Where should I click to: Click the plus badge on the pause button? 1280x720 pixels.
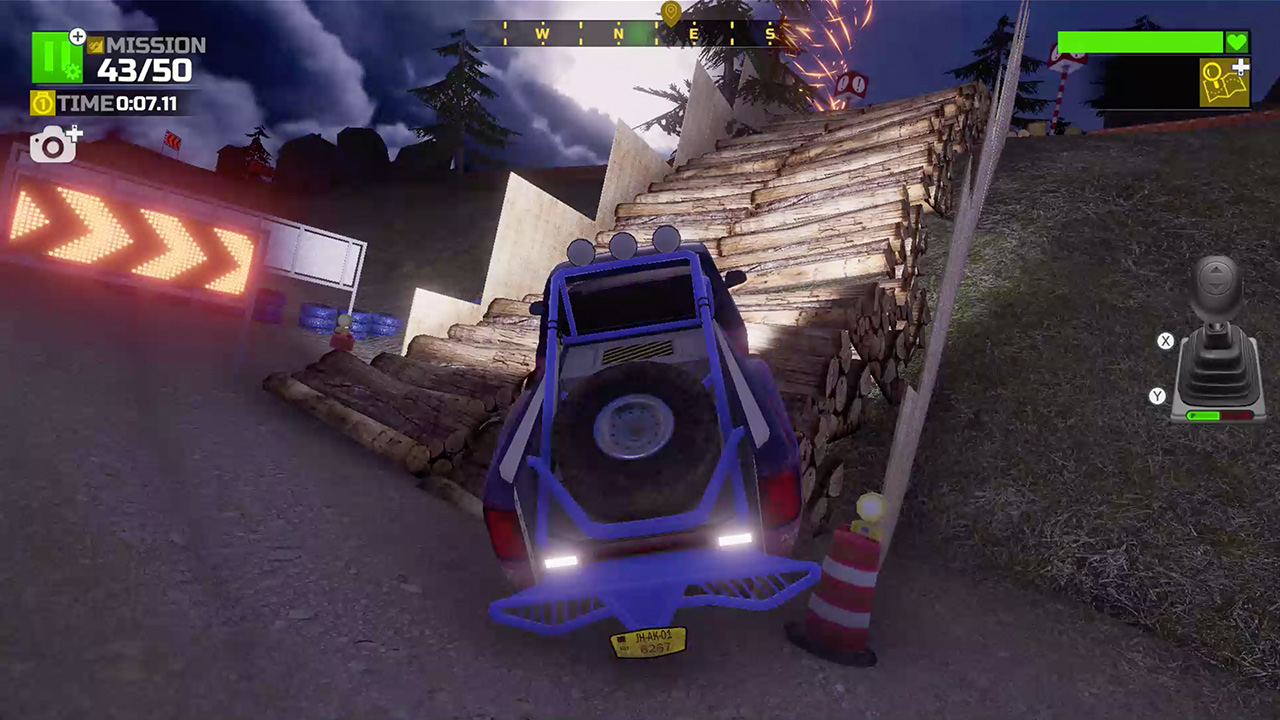click(78, 35)
